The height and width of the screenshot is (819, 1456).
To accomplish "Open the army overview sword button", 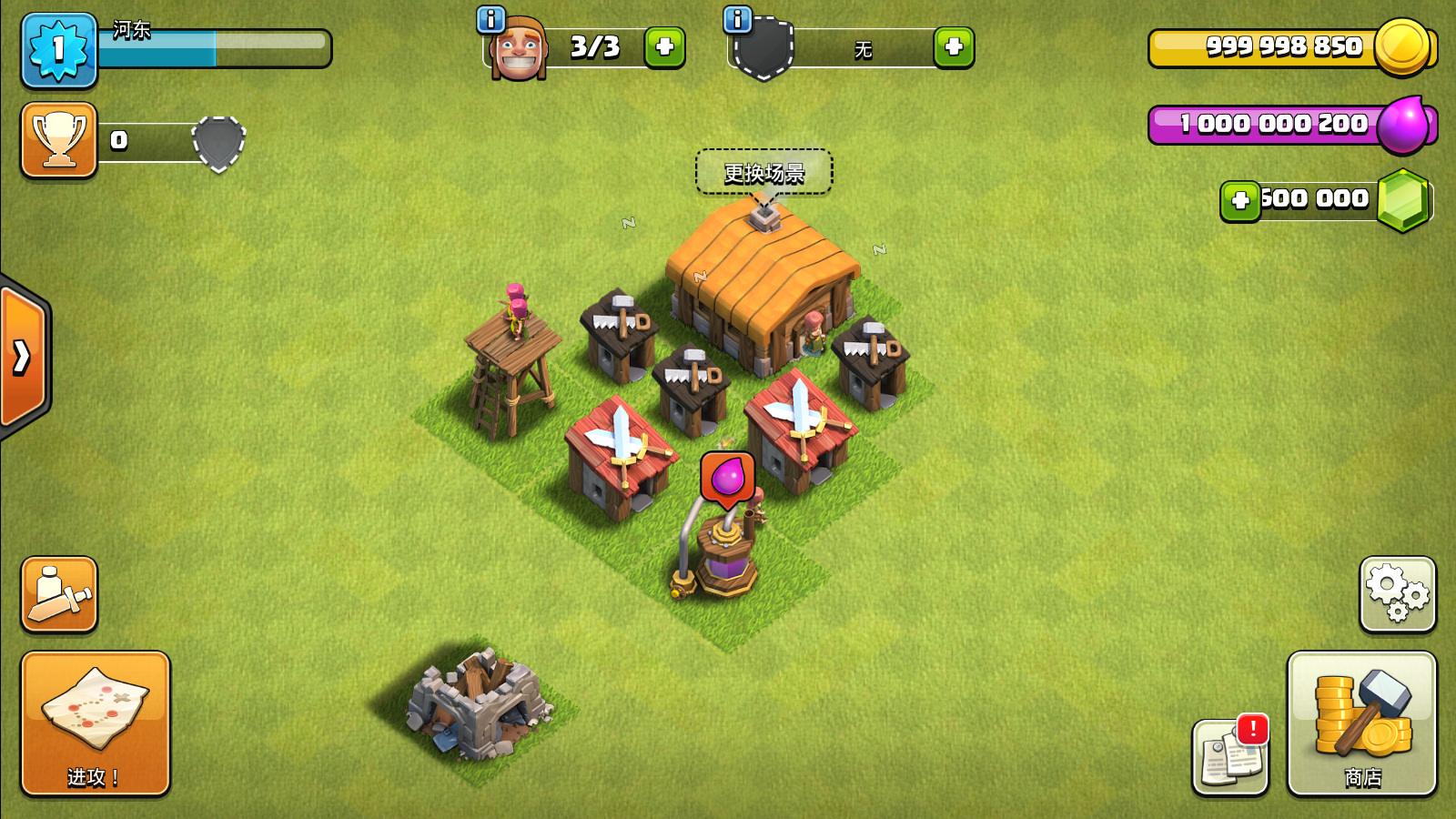I will coord(59,594).
